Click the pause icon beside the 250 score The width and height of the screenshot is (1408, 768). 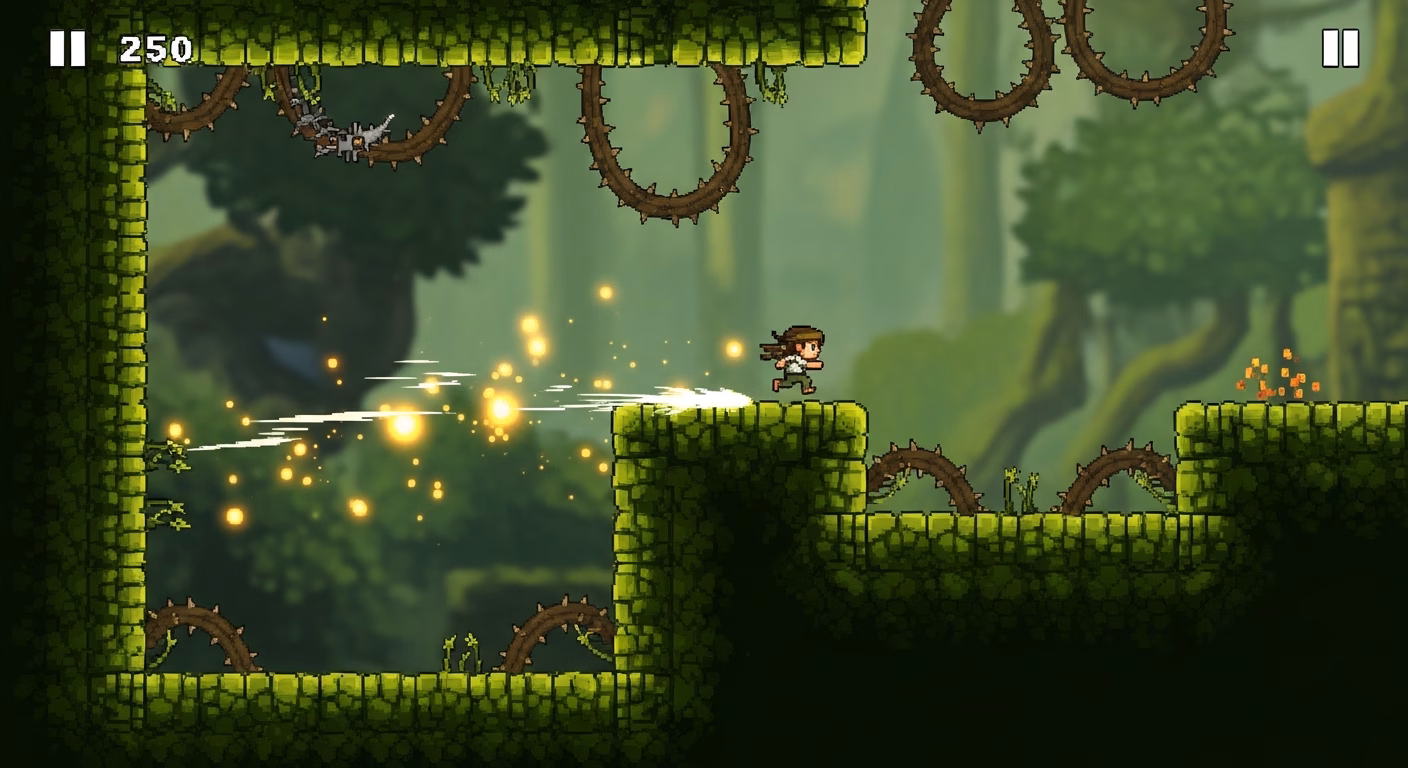pyautogui.click(x=68, y=48)
